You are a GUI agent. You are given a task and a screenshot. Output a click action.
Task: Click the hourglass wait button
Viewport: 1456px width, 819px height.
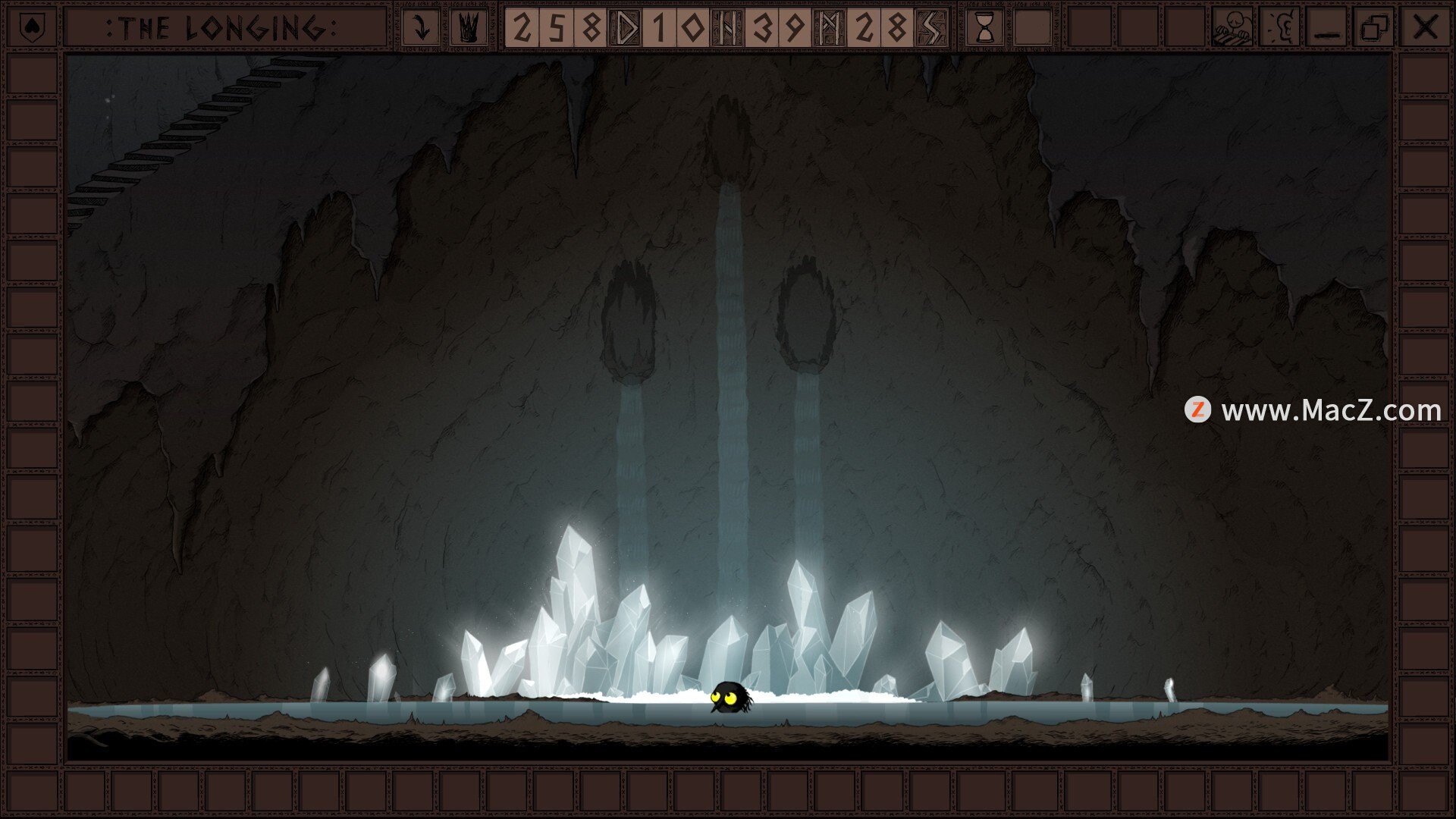(984, 28)
